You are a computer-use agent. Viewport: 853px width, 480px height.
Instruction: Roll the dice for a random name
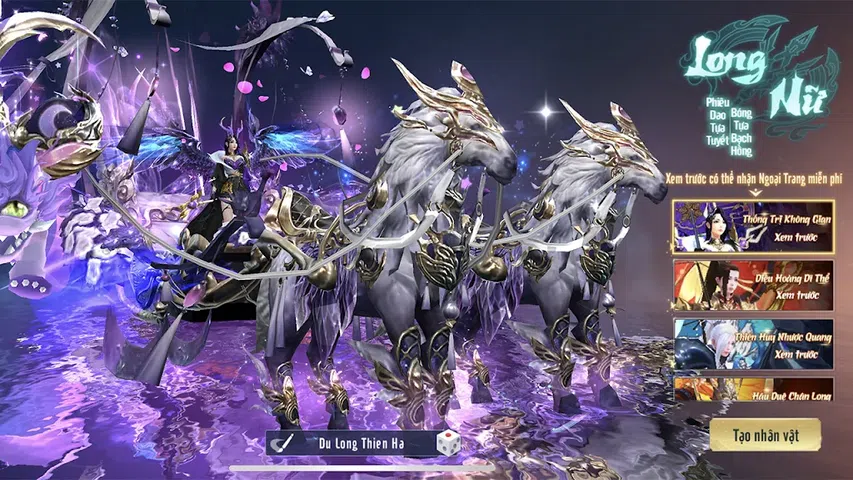pyautogui.click(x=447, y=443)
